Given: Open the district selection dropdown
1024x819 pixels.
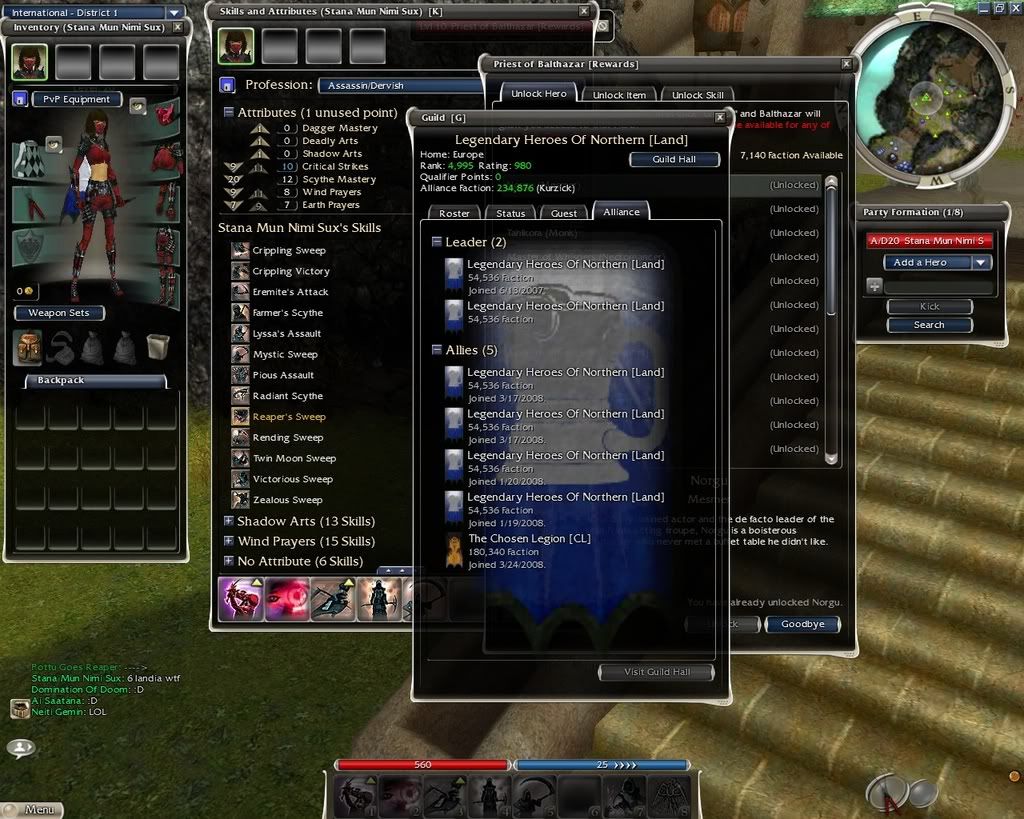Looking at the screenshot, I should (x=174, y=13).
